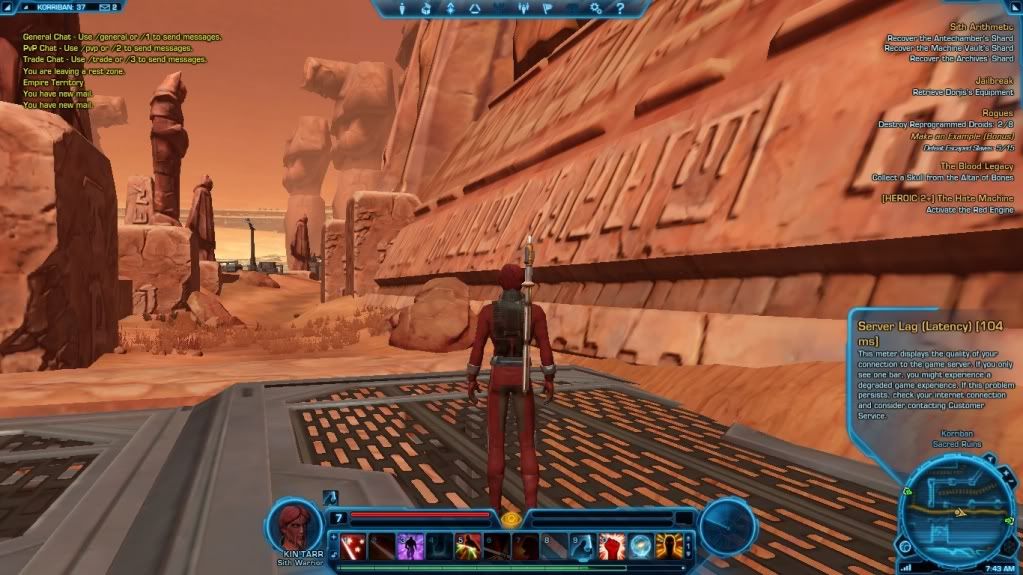1023x575 pixels.
Task: Activate the saber slash ability in slot 5
Action: pyautogui.click(x=468, y=546)
